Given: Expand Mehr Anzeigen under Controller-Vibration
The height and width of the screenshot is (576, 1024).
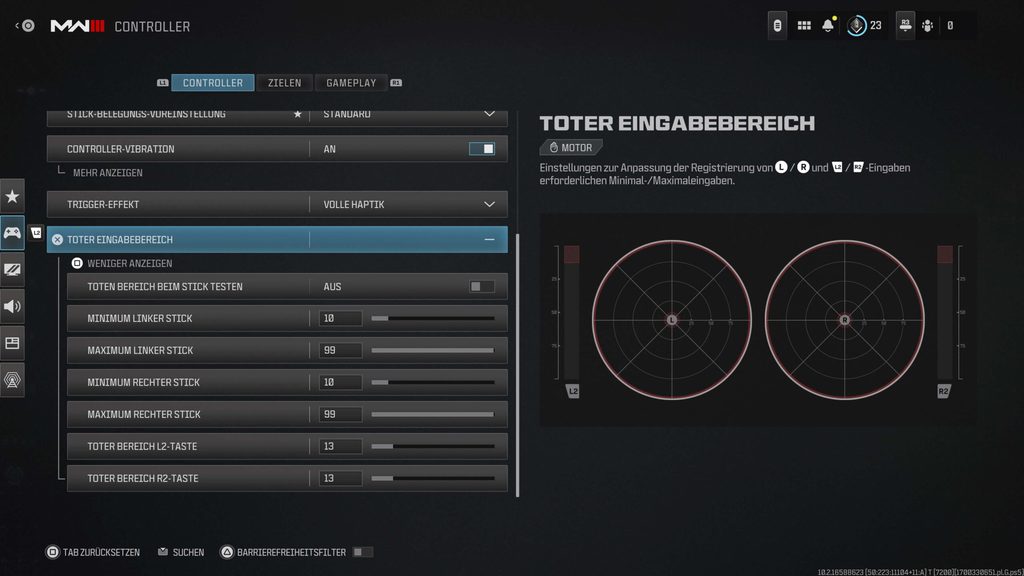Looking at the screenshot, I should click(107, 173).
